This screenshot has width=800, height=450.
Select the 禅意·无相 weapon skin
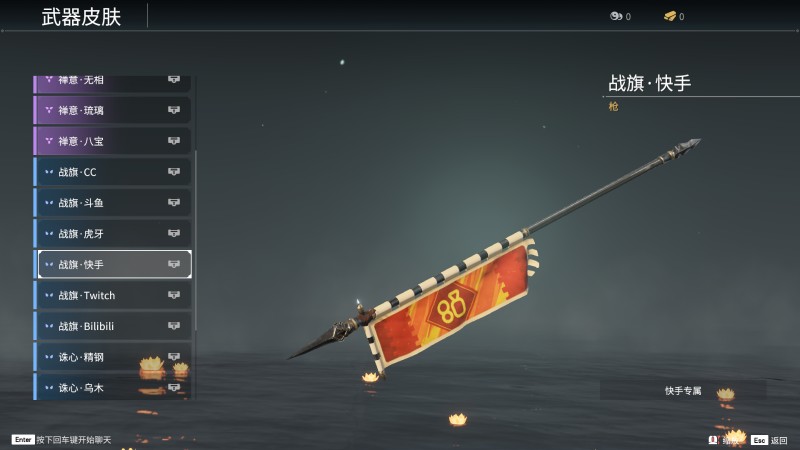click(112, 82)
